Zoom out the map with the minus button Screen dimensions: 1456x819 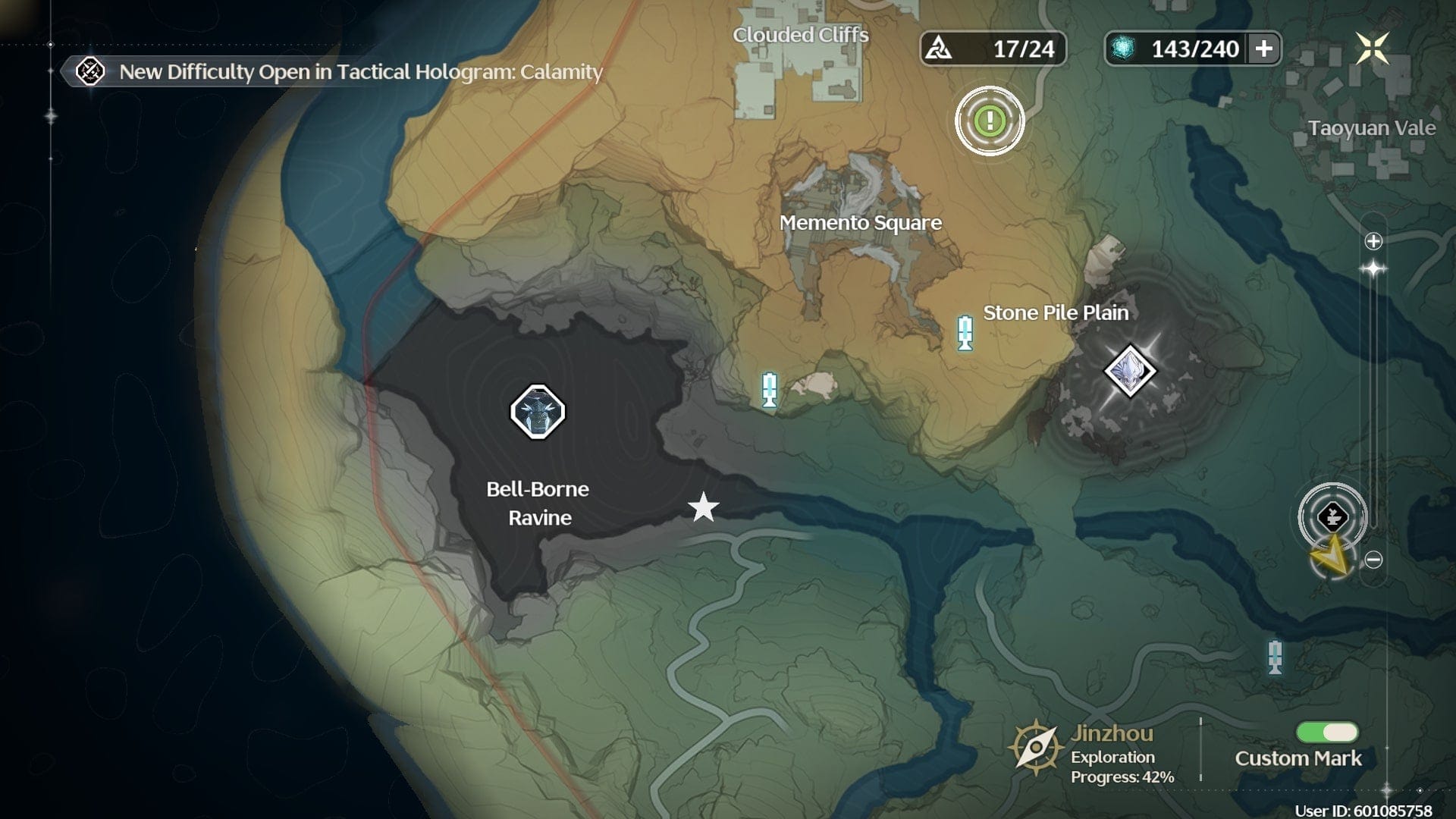point(1373,560)
